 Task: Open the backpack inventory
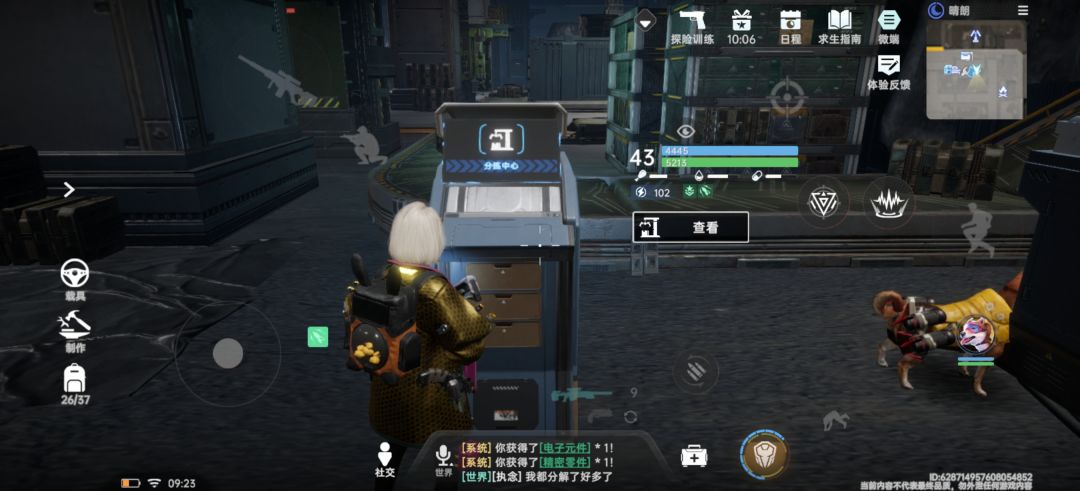coord(75,383)
